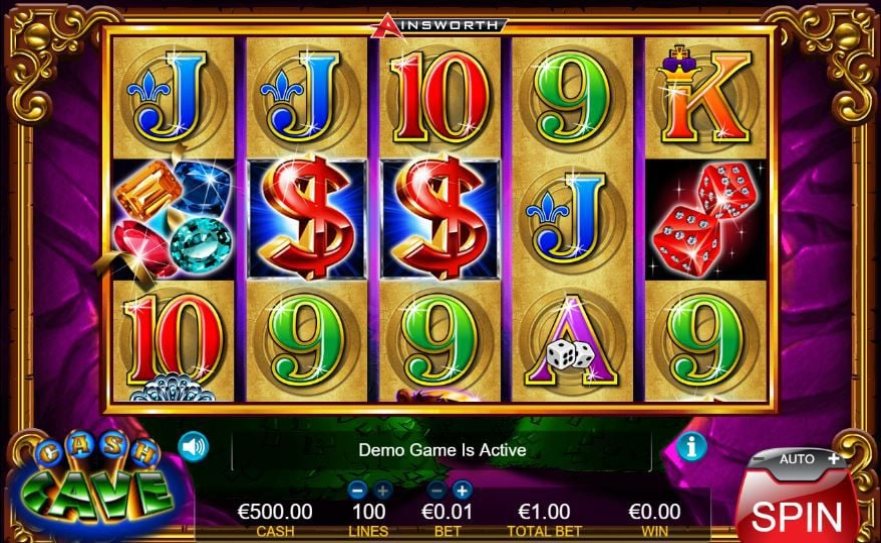Toggle the sound speaker icon
The width and height of the screenshot is (881, 543).
tap(193, 446)
